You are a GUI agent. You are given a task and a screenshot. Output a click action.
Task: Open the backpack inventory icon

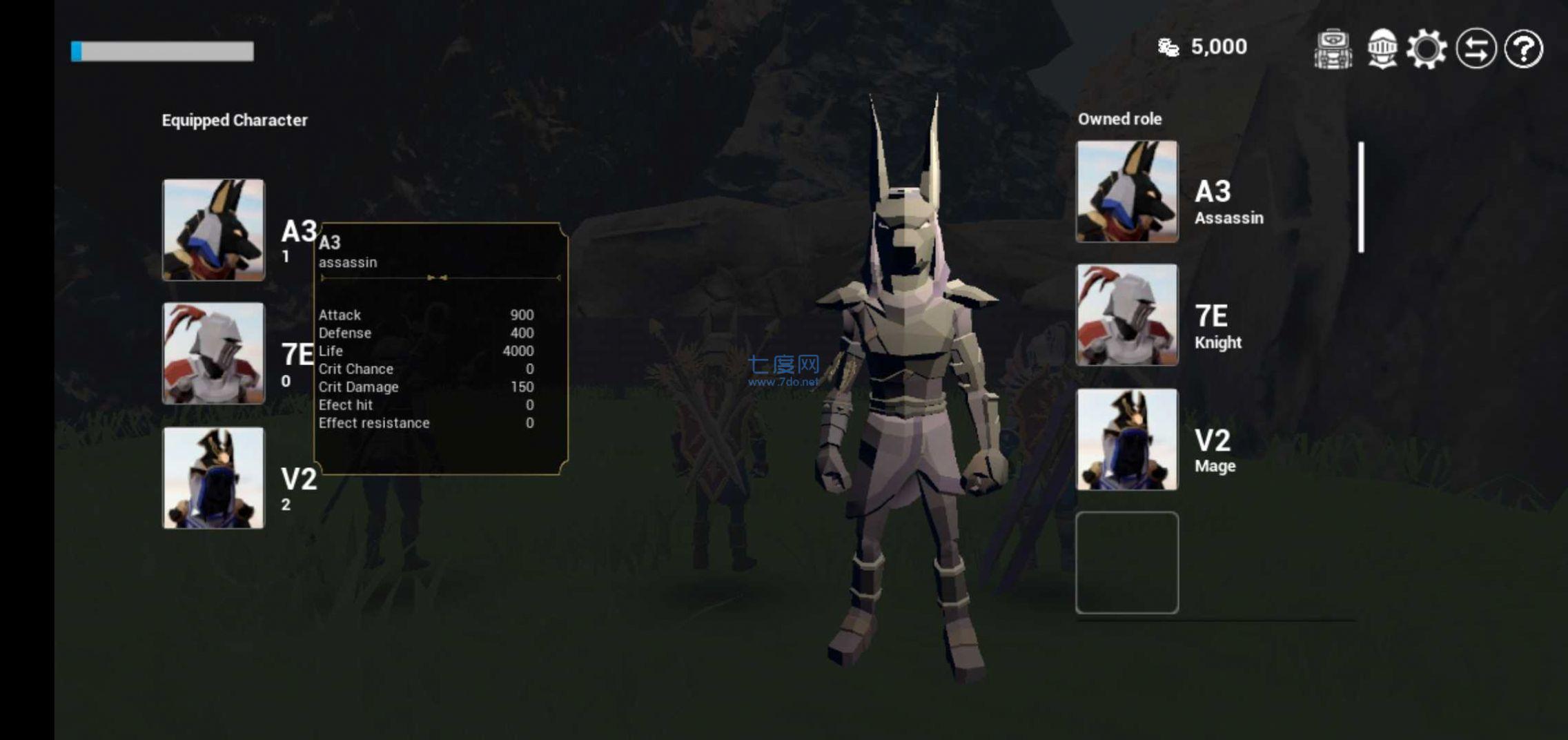1332,48
